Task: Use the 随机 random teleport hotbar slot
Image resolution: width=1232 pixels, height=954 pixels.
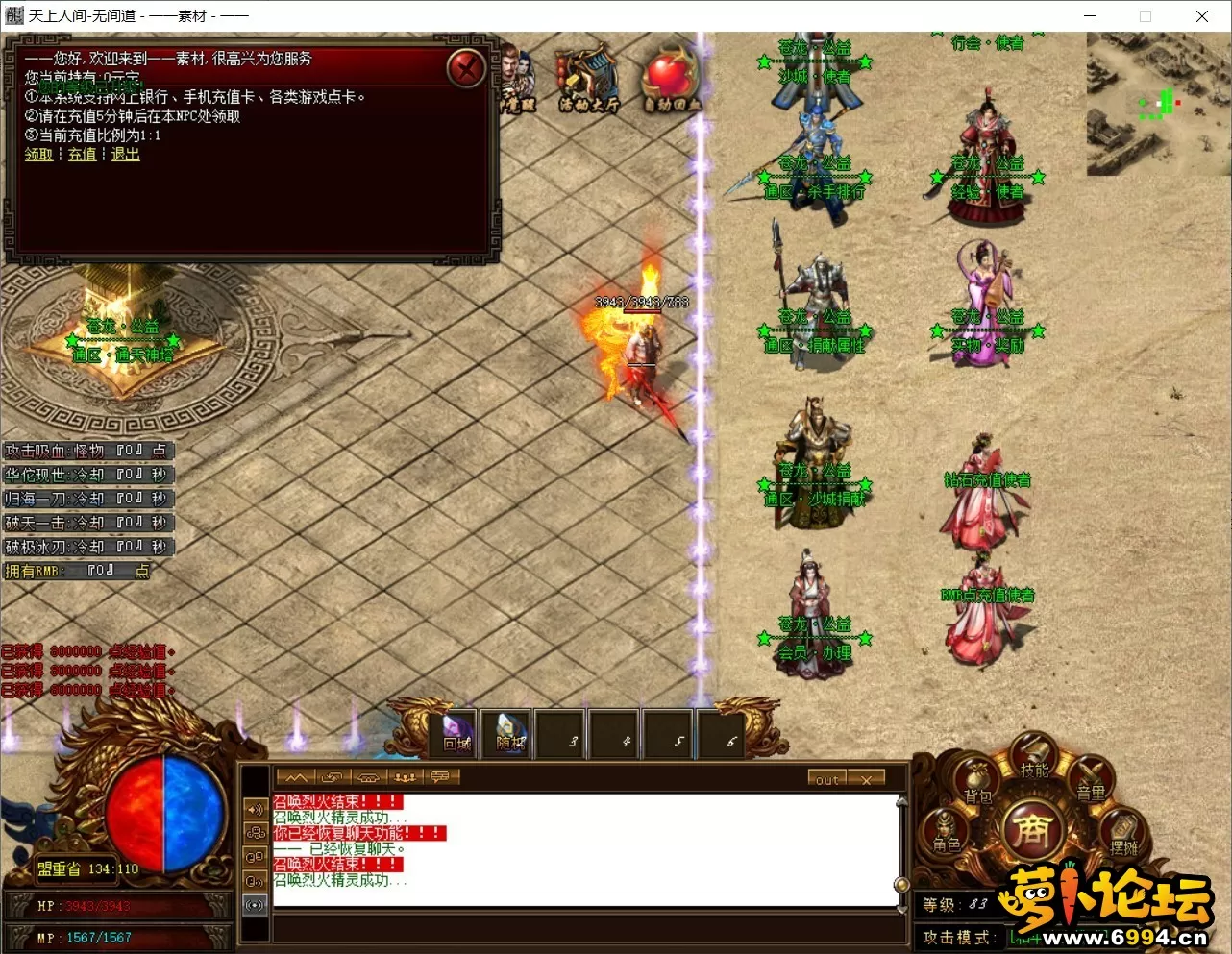Action: (x=510, y=734)
